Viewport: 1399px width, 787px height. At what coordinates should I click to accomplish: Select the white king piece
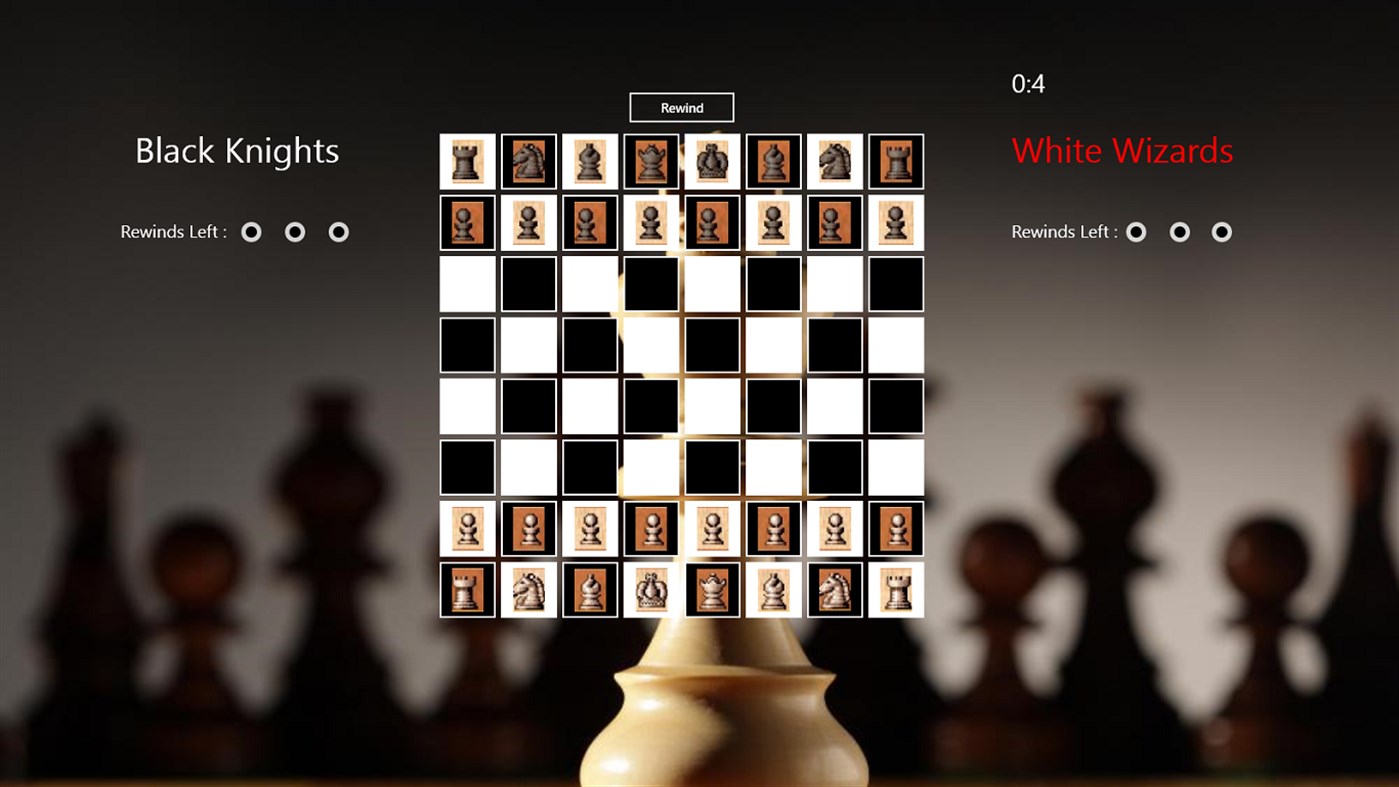[x=650, y=590]
